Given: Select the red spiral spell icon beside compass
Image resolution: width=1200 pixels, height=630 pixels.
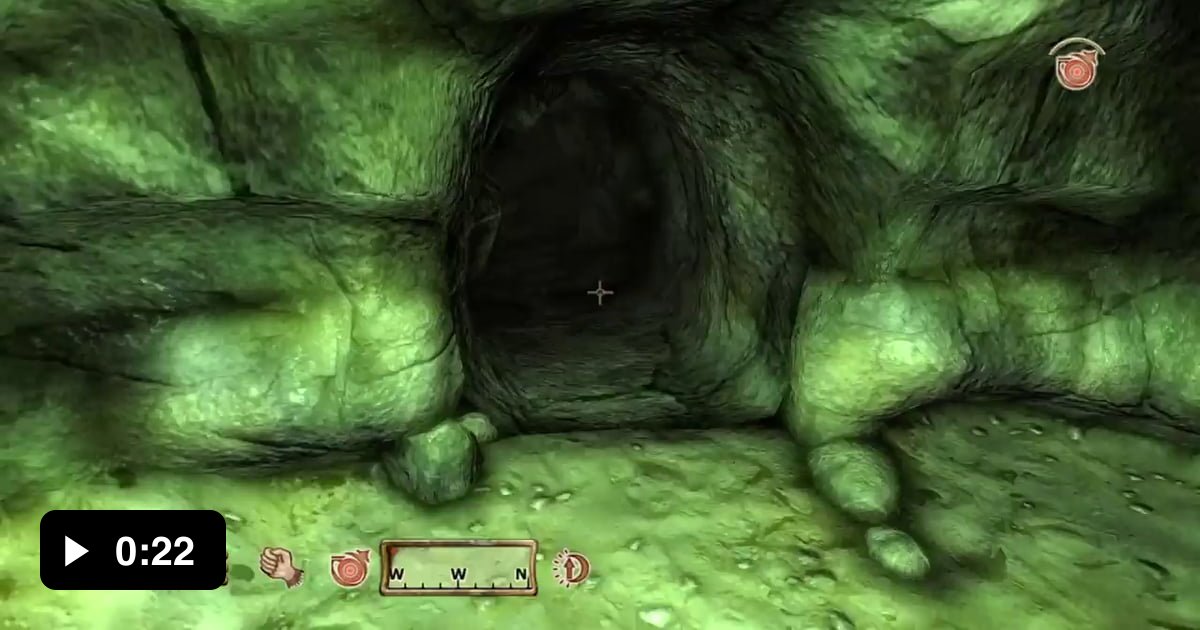Looking at the screenshot, I should (350, 568).
